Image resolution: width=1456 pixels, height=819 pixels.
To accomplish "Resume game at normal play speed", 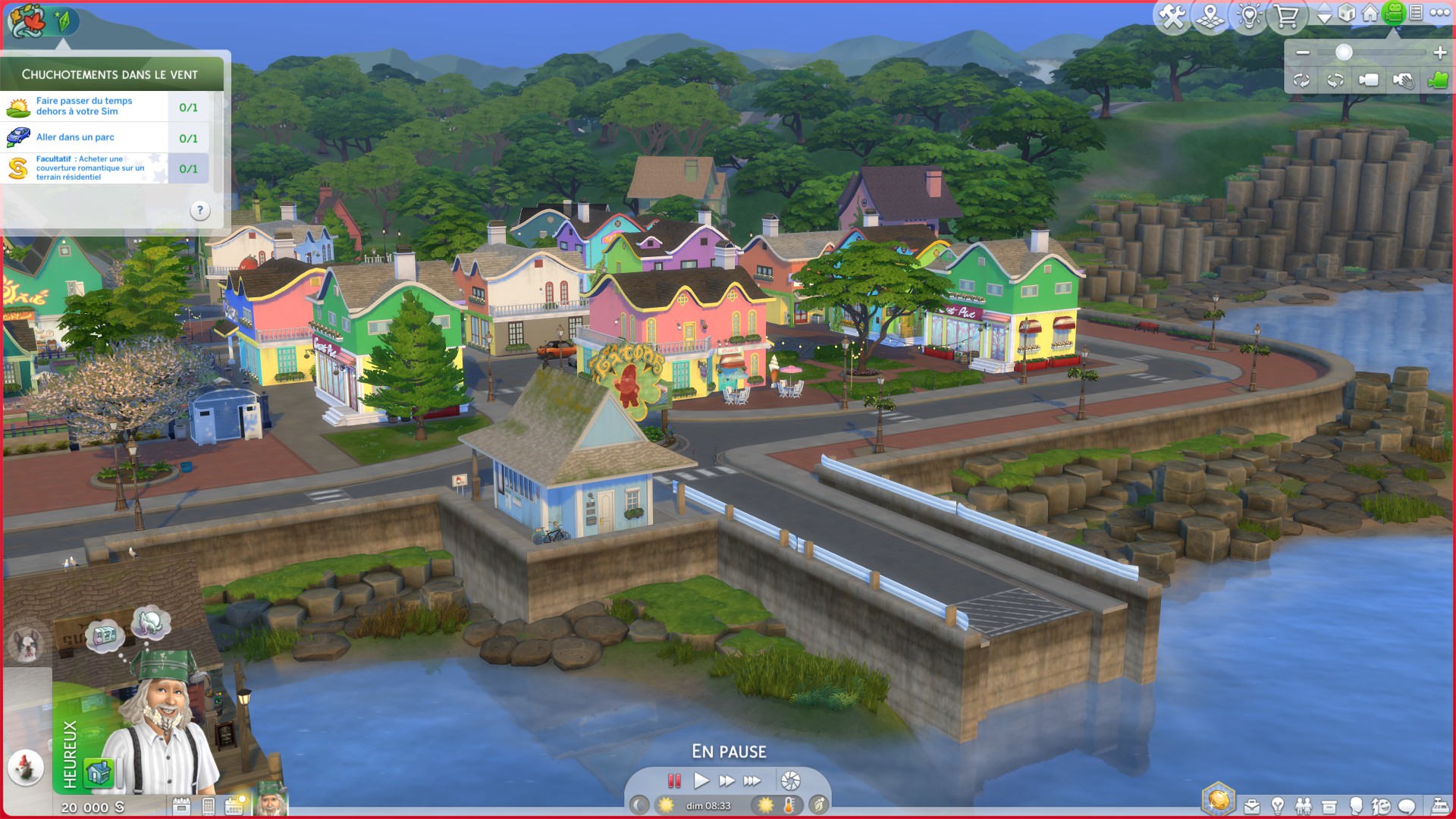I will coord(701,780).
